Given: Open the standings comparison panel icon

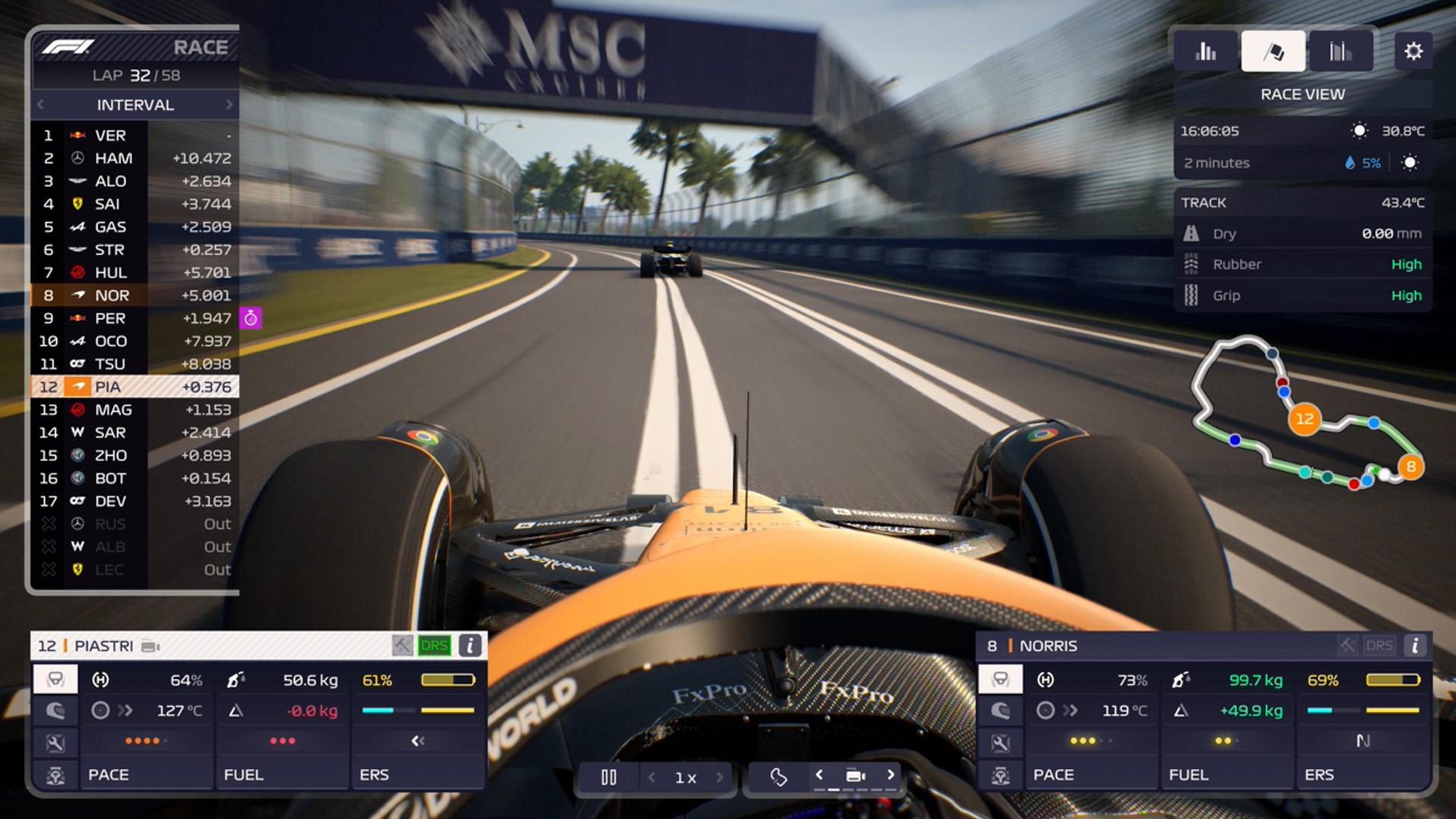Looking at the screenshot, I should coord(1340,52).
